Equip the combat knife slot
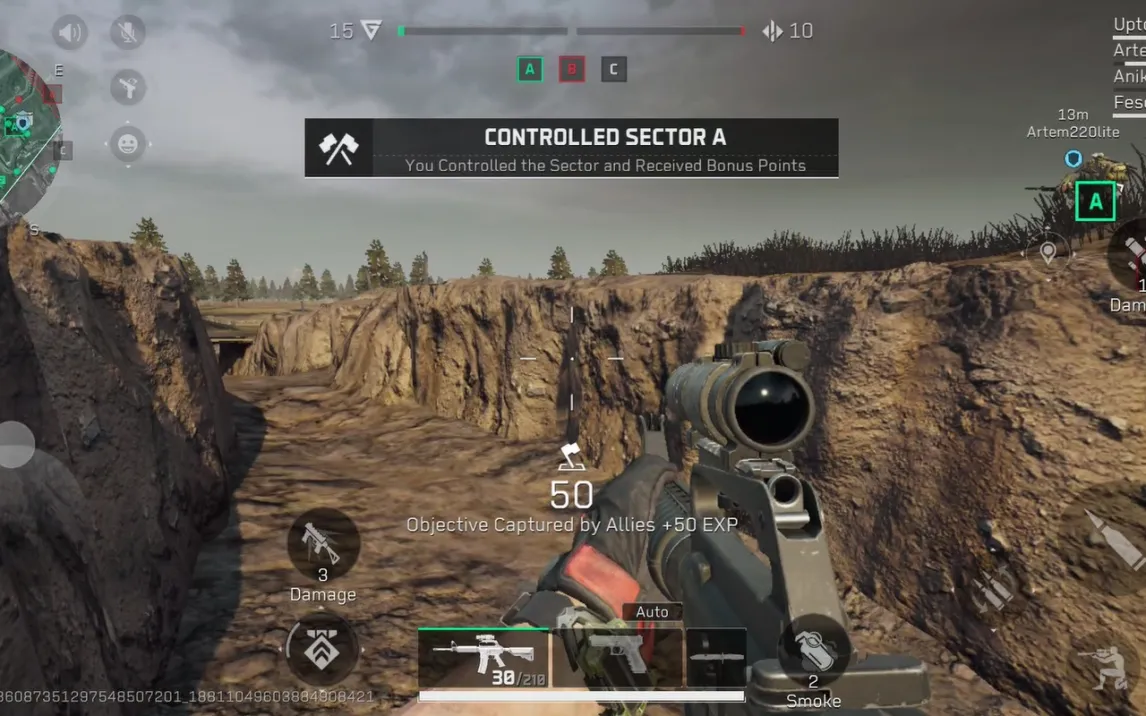This screenshot has width=1146, height=716. tap(716, 656)
